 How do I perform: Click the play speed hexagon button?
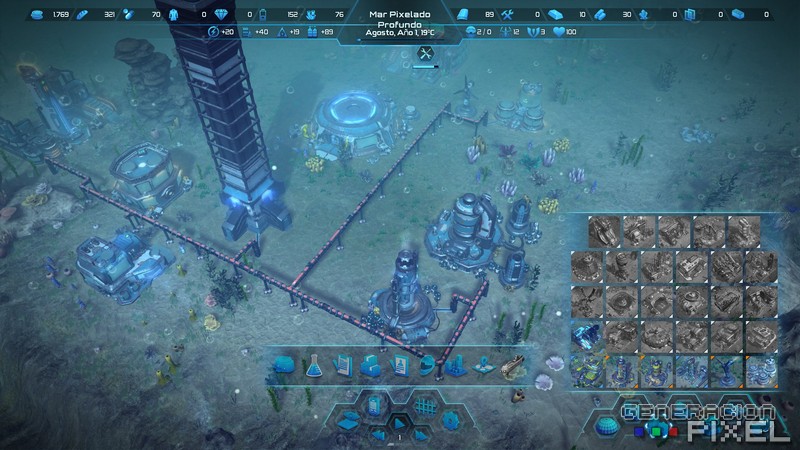click(397, 424)
